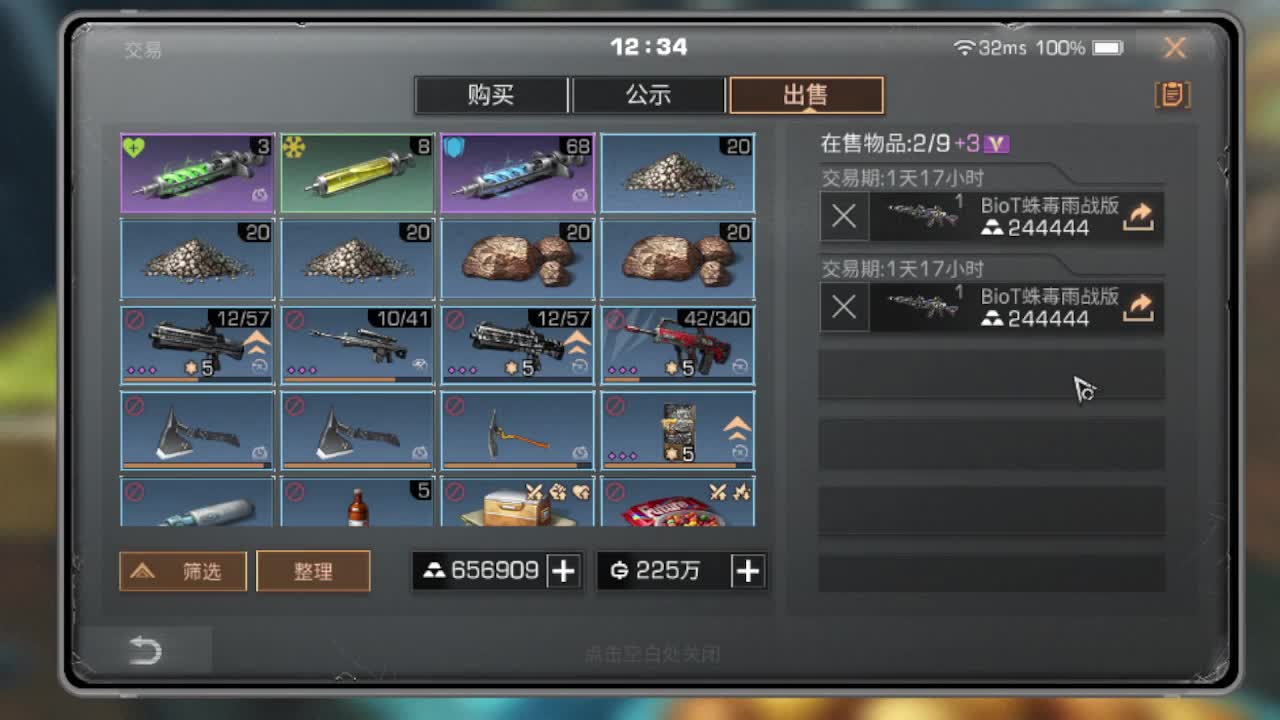This screenshot has width=1280, height=720.
Task: Toggle the prohibition marker on the sniper rifle
Action: click(x=295, y=320)
